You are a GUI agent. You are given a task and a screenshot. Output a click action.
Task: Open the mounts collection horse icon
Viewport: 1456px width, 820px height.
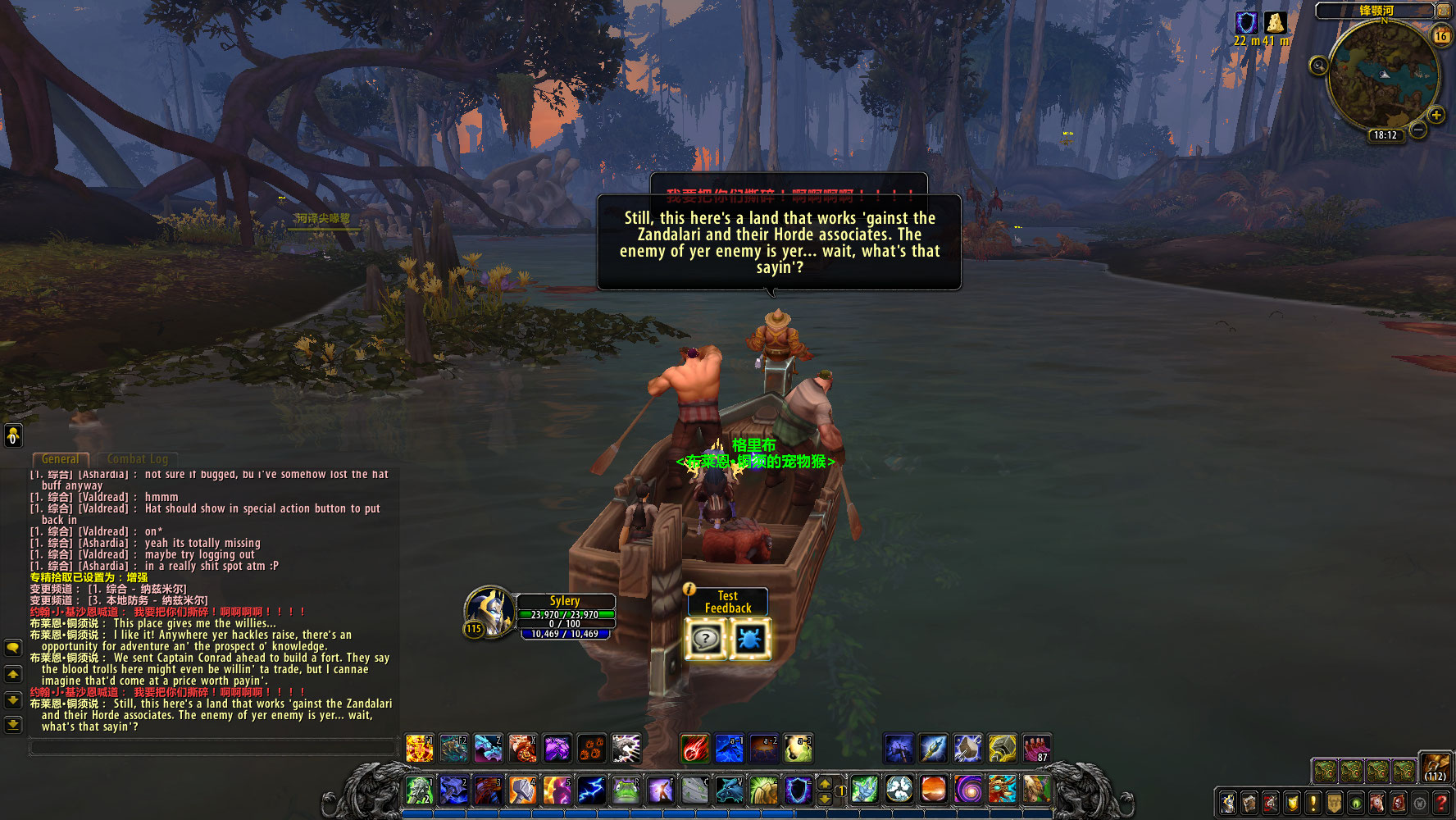[1377, 803]
